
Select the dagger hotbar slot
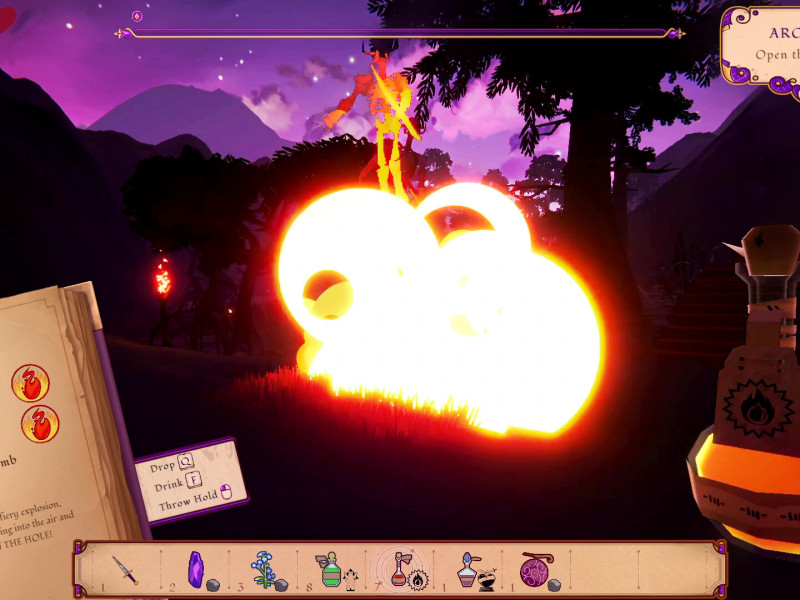click(125, 570)
